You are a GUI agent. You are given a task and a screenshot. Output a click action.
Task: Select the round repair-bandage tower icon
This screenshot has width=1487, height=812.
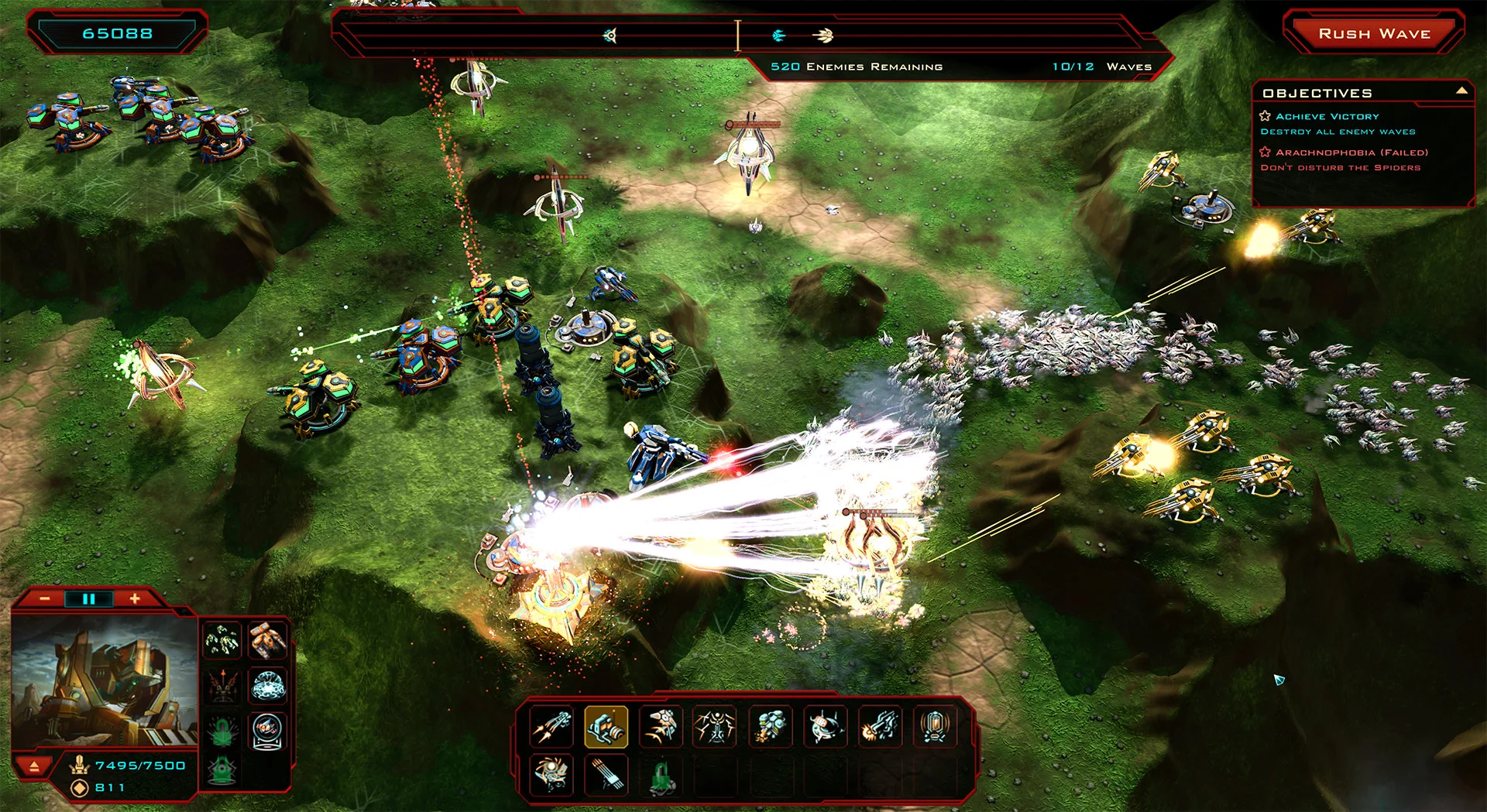coord(825,727)
